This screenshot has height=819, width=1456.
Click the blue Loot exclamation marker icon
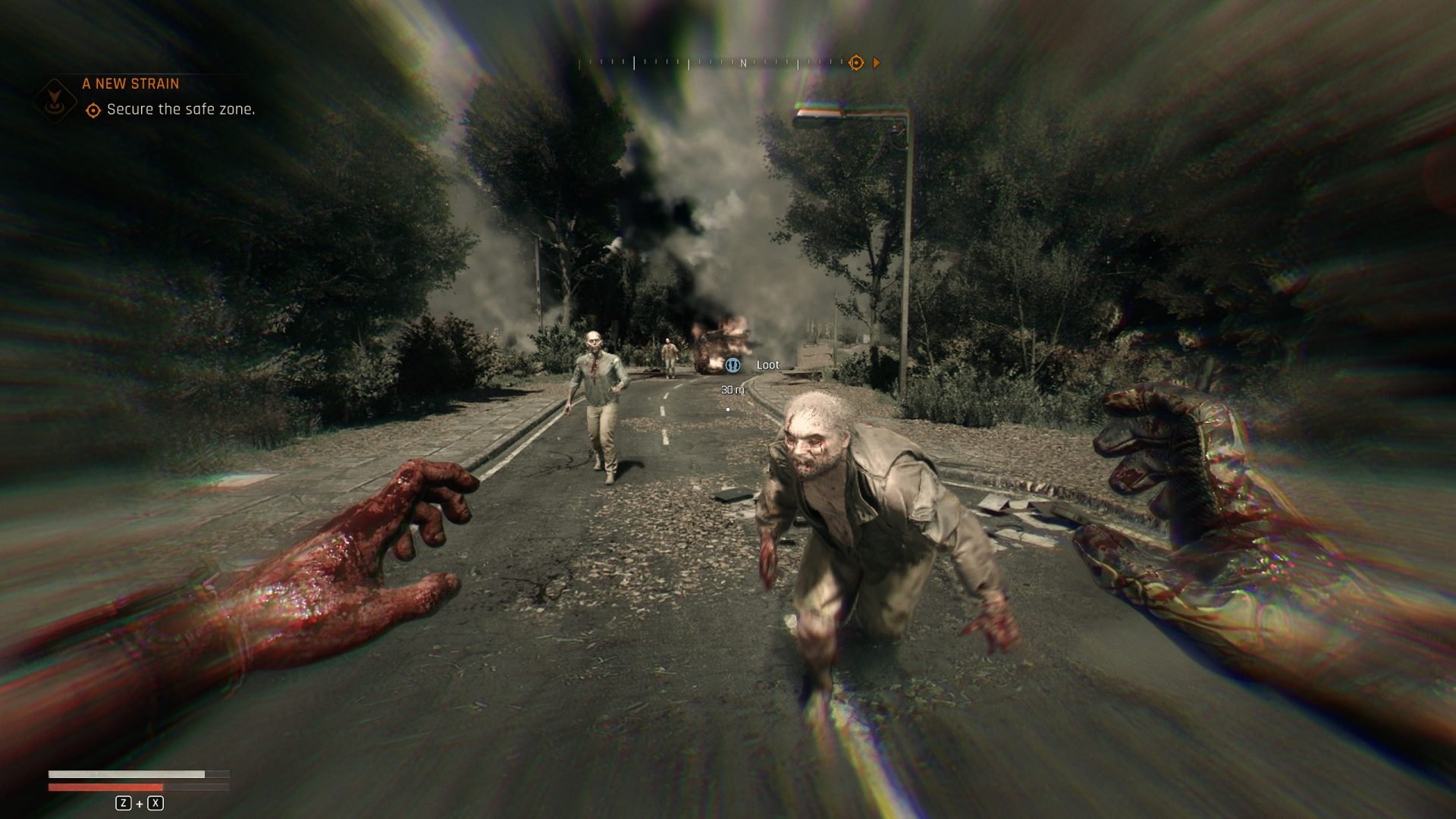[x=733, y=365]
